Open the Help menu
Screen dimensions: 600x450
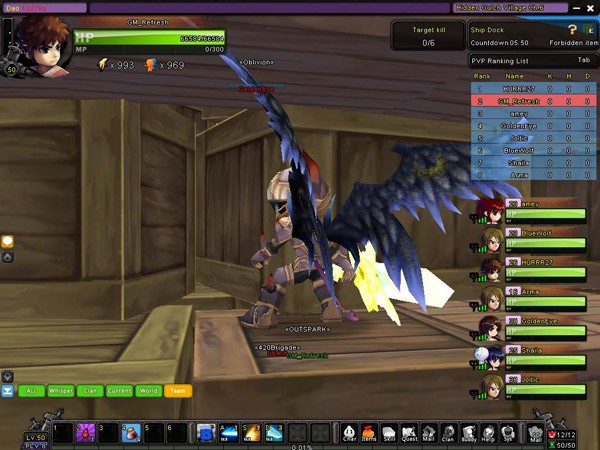pos(488,432)
